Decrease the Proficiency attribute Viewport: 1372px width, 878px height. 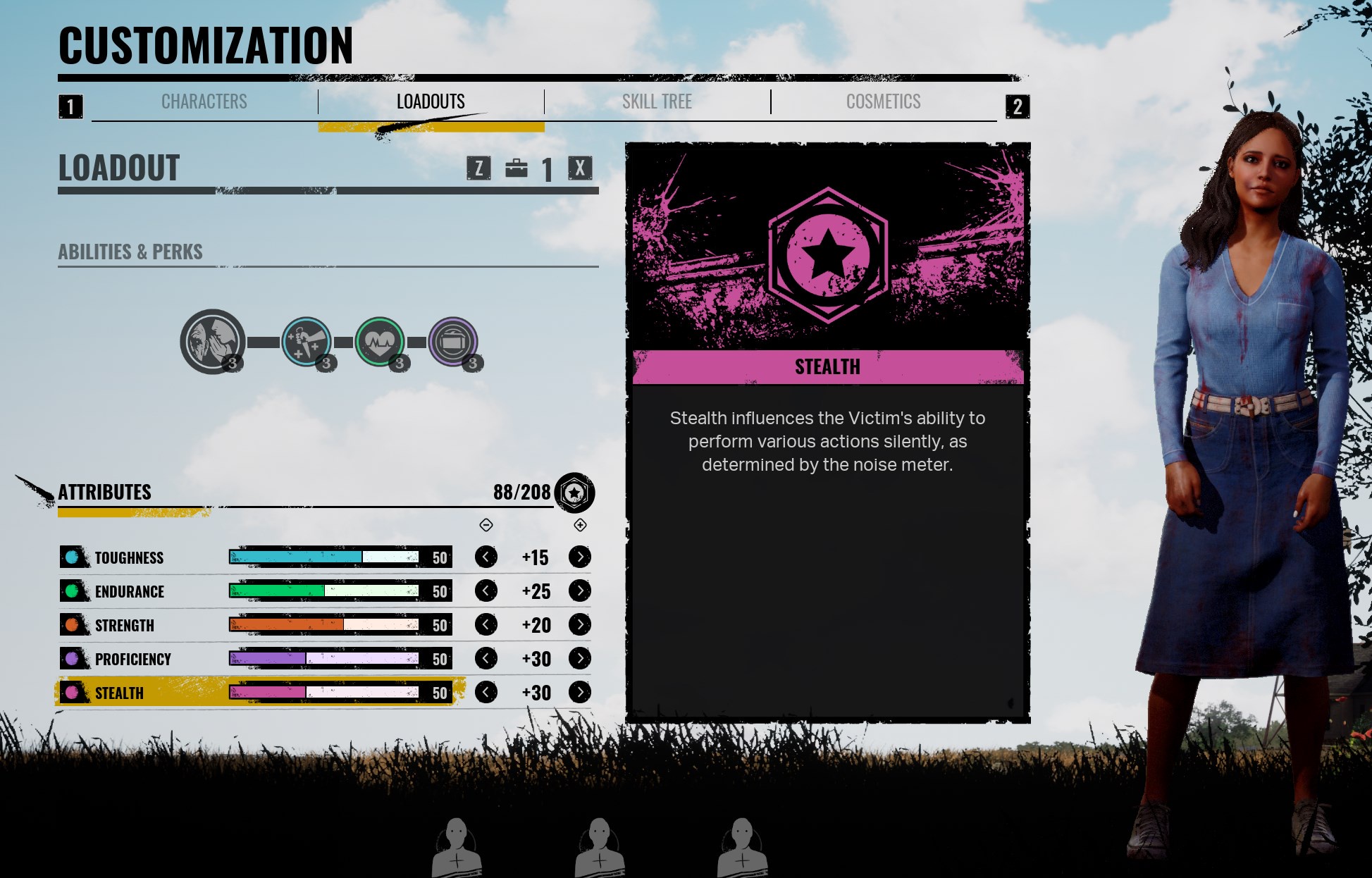tap(486, 659)
